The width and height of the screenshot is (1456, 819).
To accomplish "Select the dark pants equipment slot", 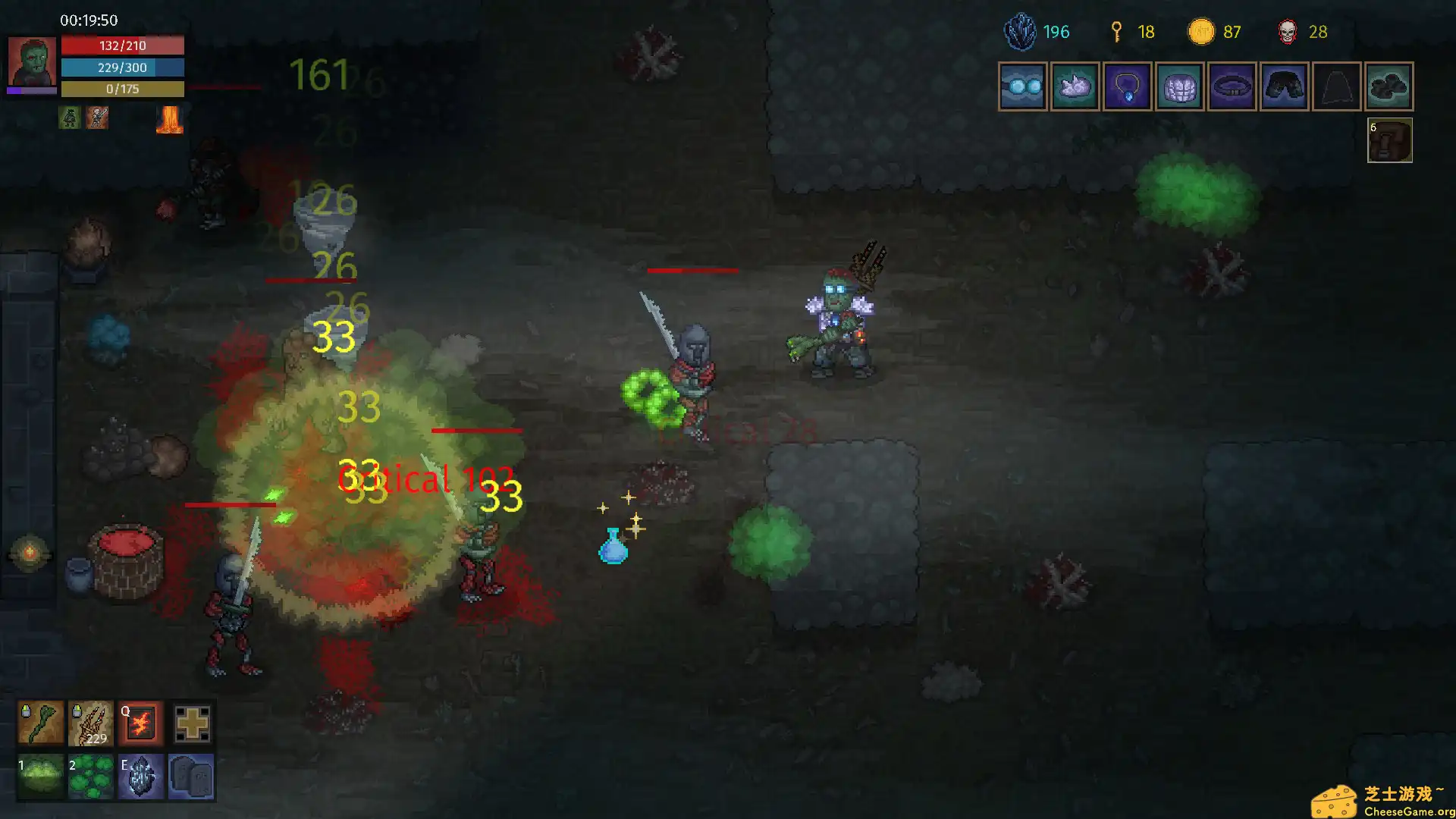I will tap(1284, 86).
